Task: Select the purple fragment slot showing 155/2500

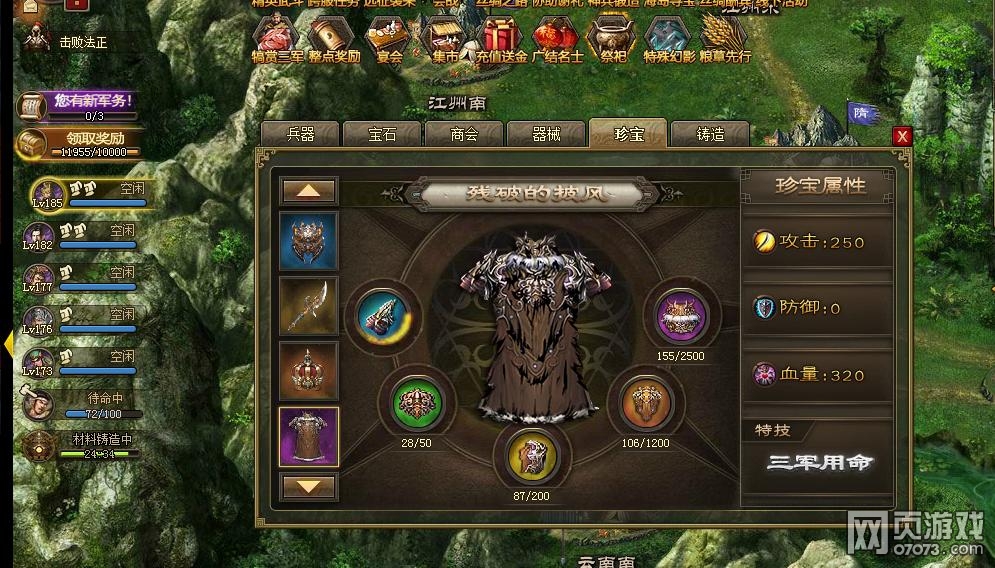Action: click(x=681, y=314)
